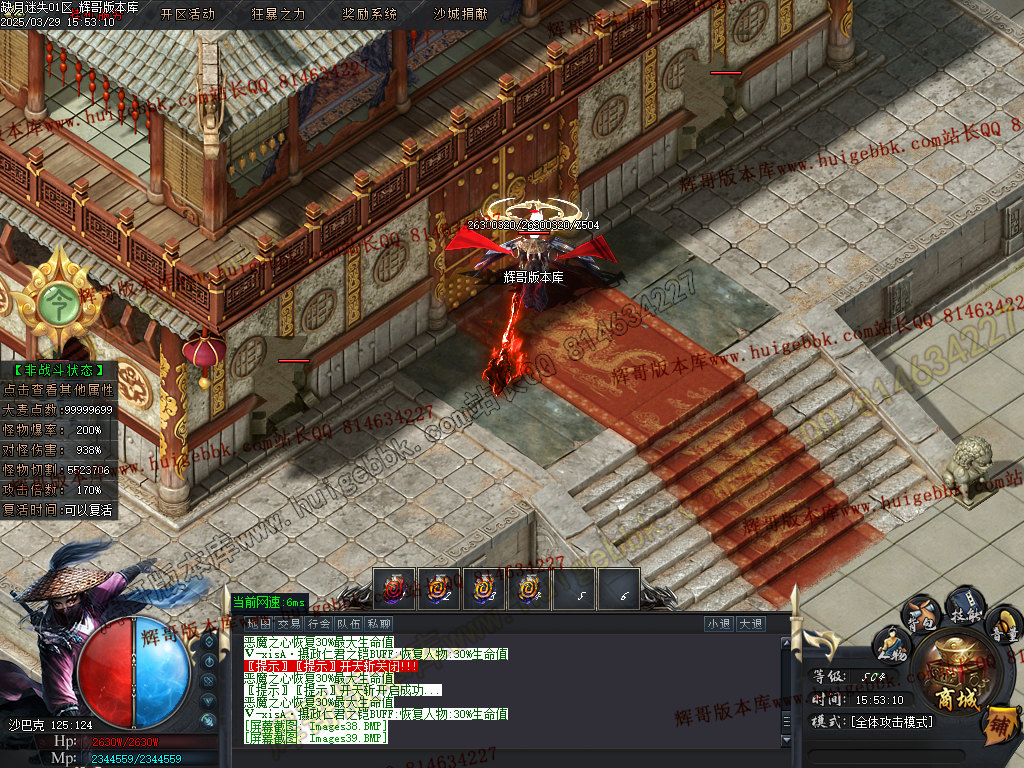Image resolution: width=1024 pixels, height=768 pixels.
Task: Open the 人物 character panel
Action: 893,645
